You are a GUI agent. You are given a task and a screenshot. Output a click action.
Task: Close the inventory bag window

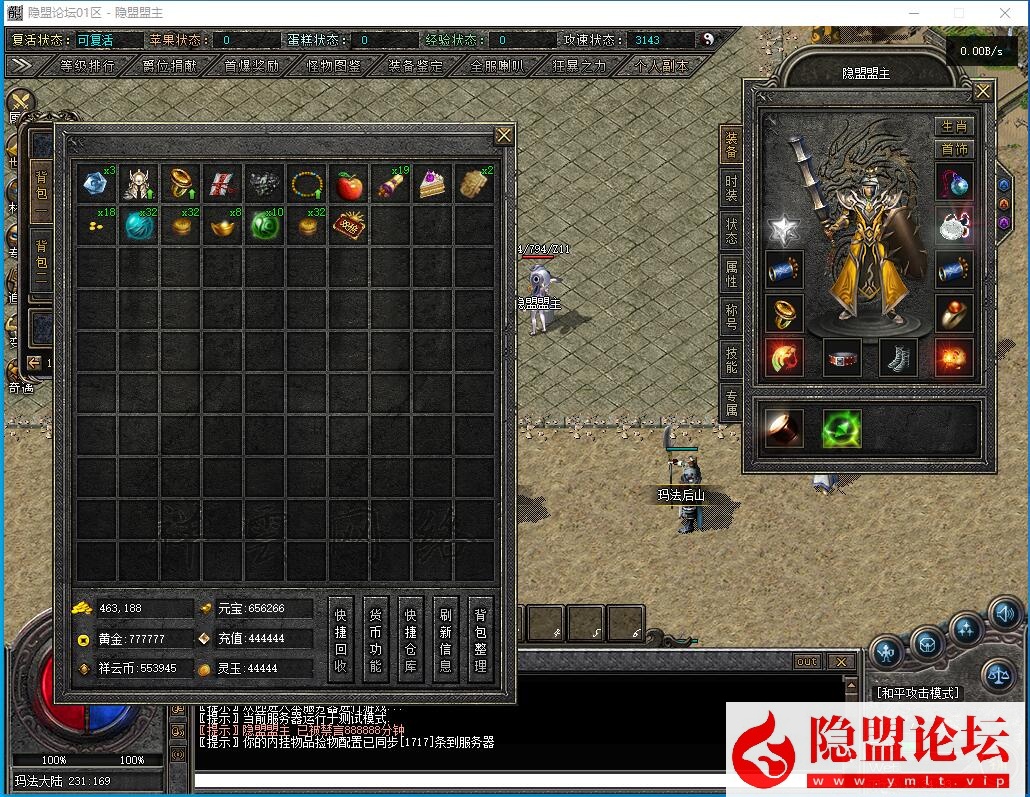tap(504, 135)
